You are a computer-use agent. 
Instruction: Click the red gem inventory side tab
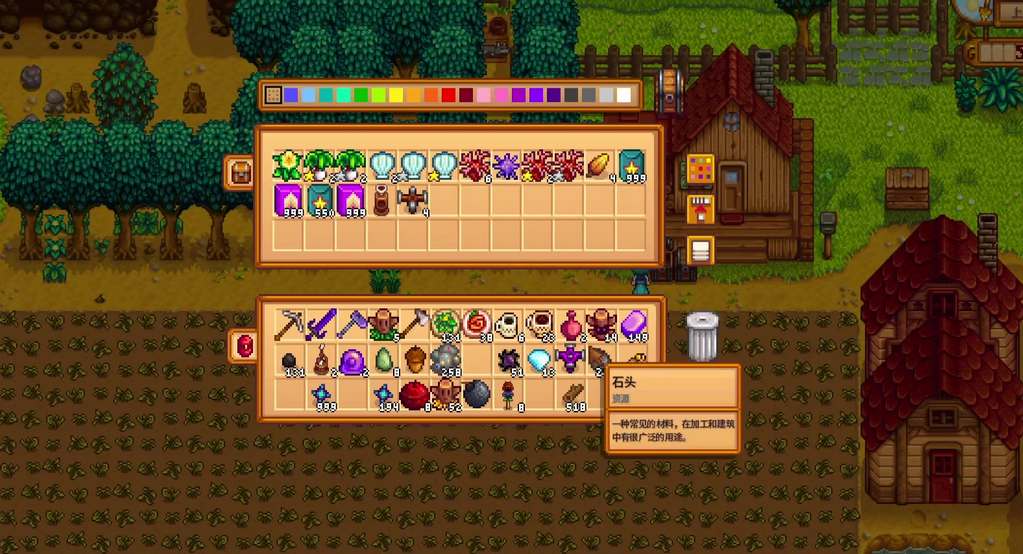[243, 346]
